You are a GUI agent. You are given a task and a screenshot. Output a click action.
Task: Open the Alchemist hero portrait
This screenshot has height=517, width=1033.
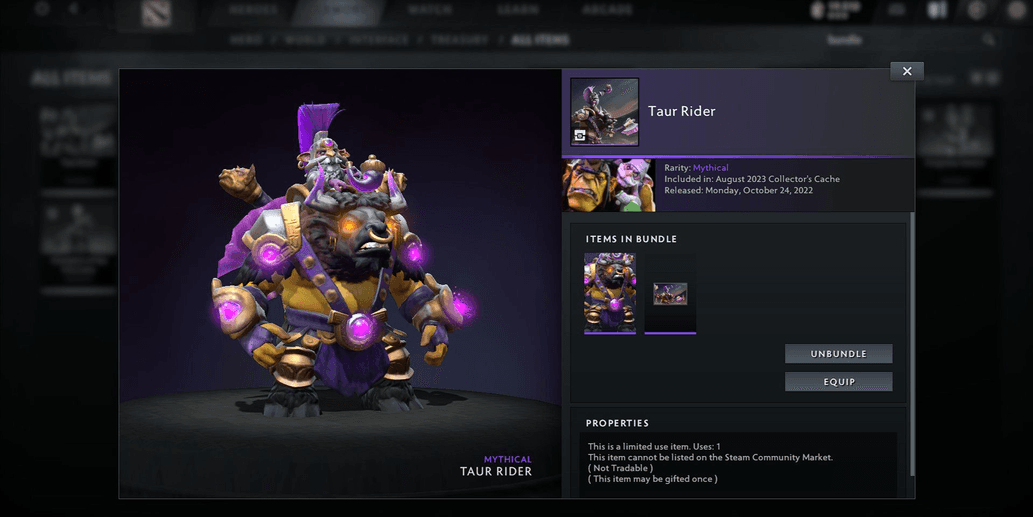pos(609,185)
